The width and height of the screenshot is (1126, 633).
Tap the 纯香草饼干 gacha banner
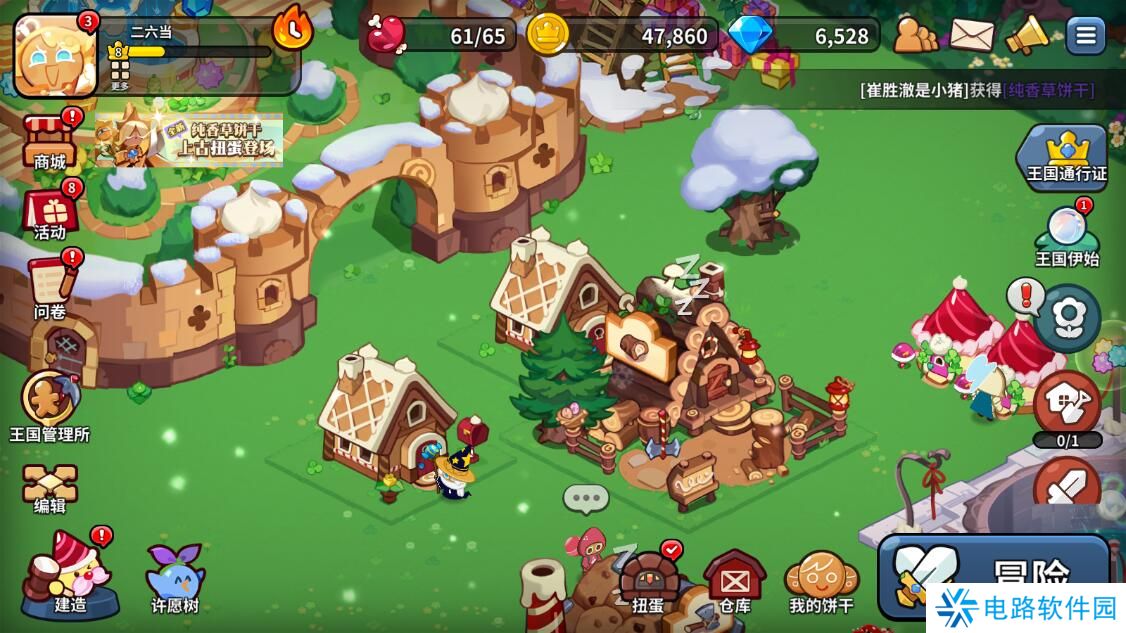(190, 140)
